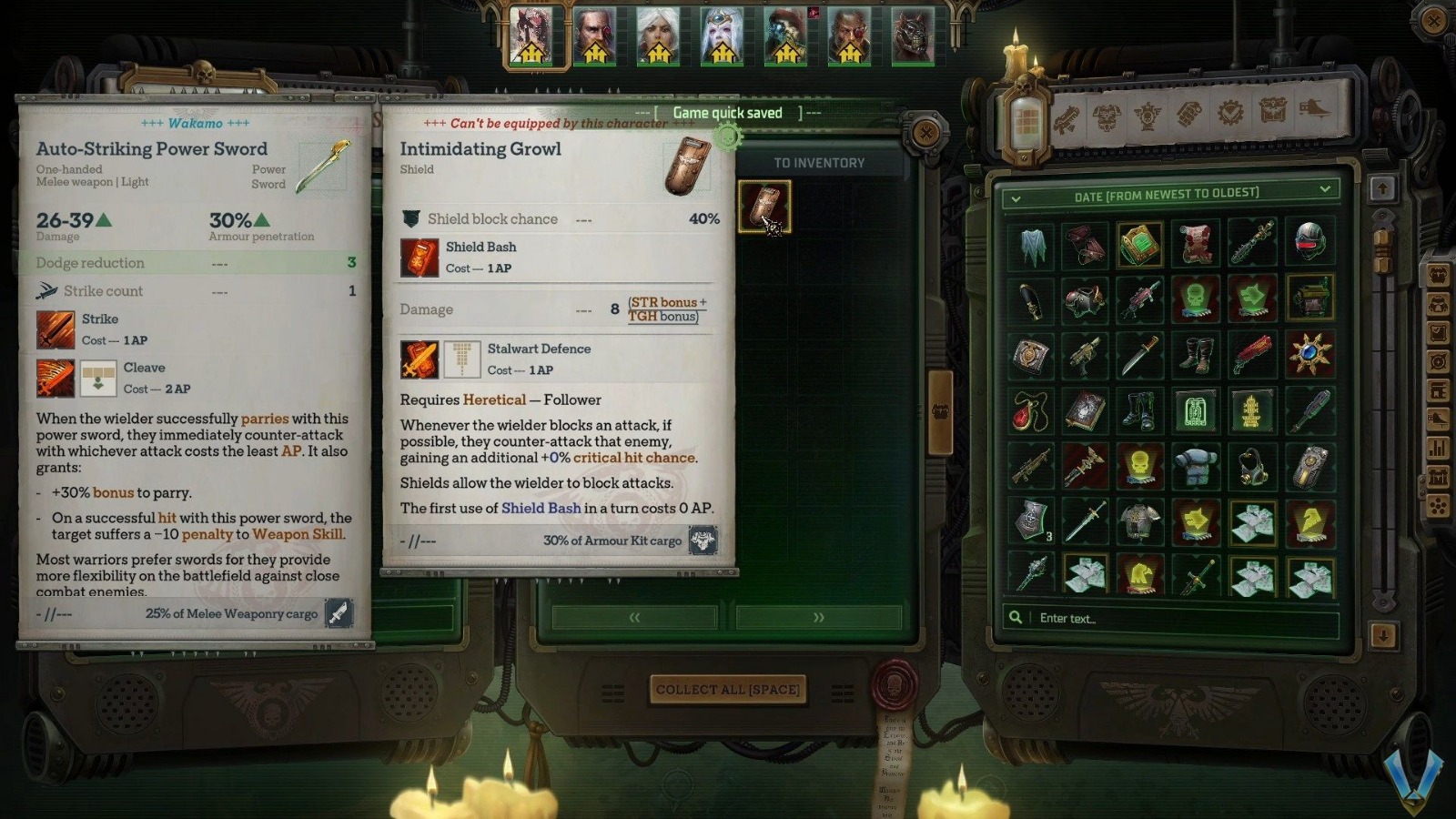This screenshot has height=819, width=1456.
Task: Open the armour category filter
Action: [1107, 116]
